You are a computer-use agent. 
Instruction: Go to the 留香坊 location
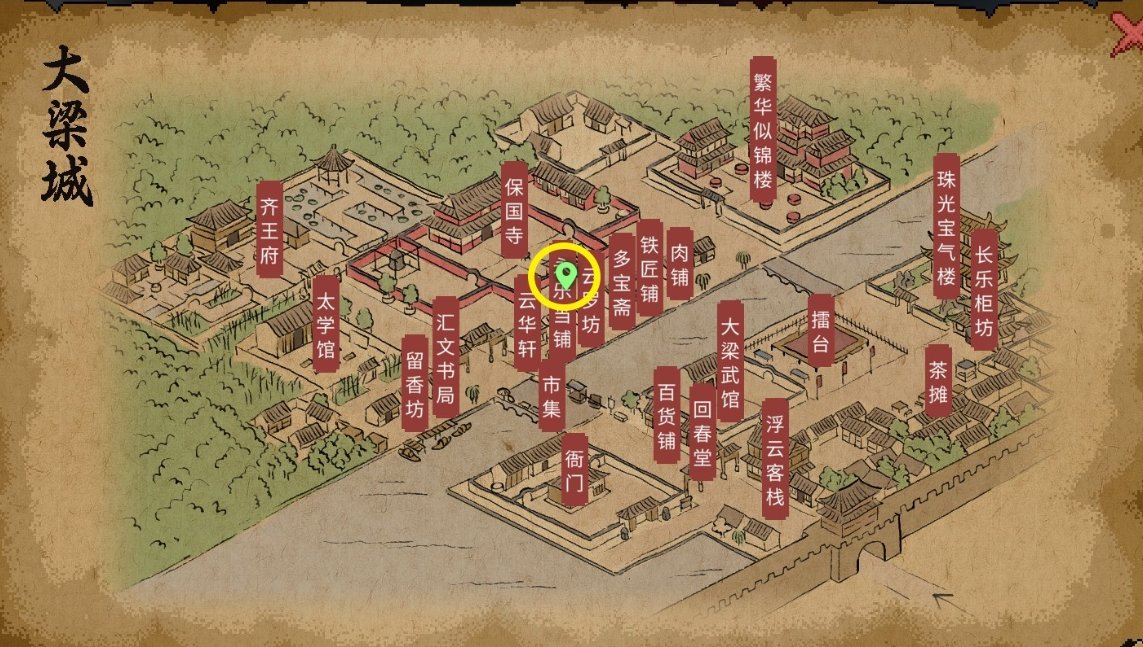tap(415, 382)
